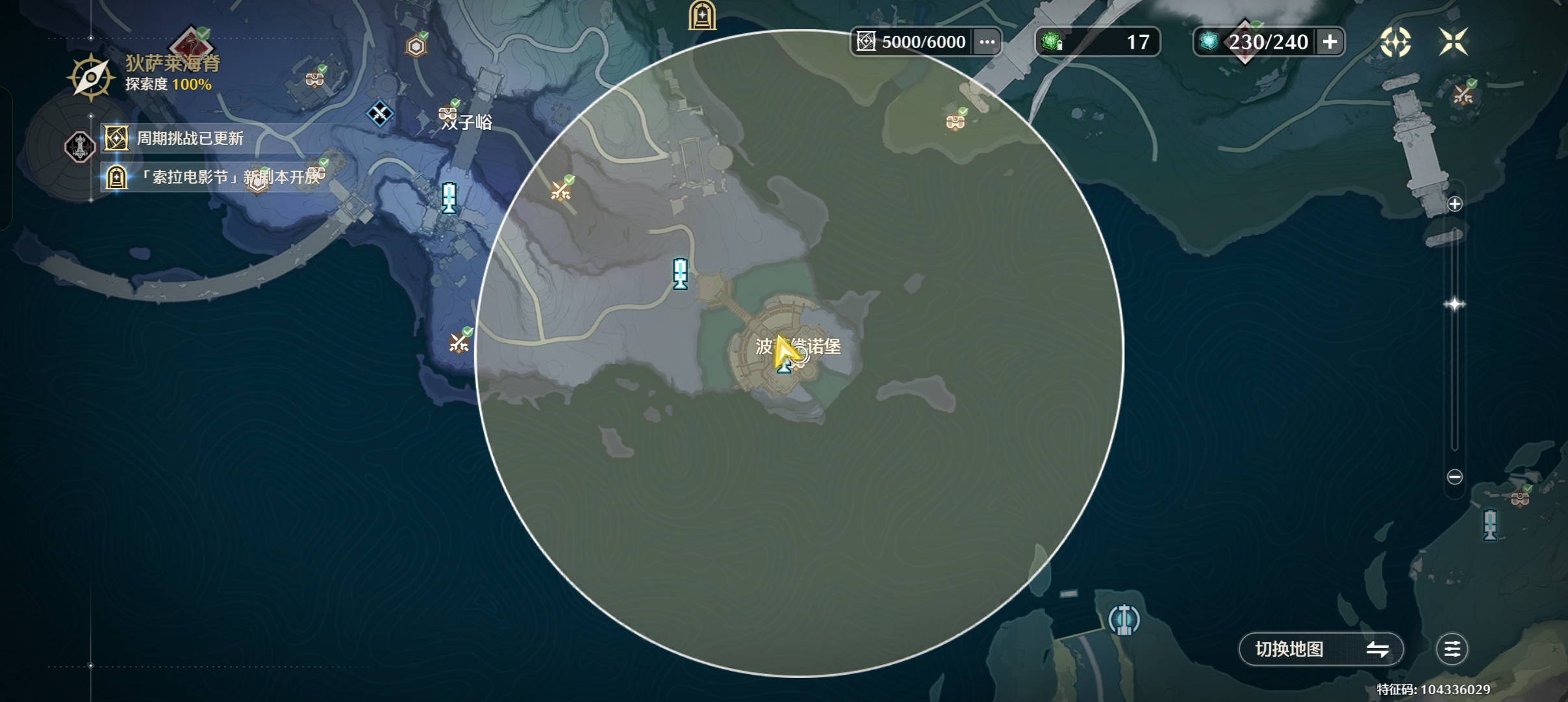The image size is (1568, 702).
Task: Open the three-dot menu beside 5000/6000
Action: click(987, 42)
